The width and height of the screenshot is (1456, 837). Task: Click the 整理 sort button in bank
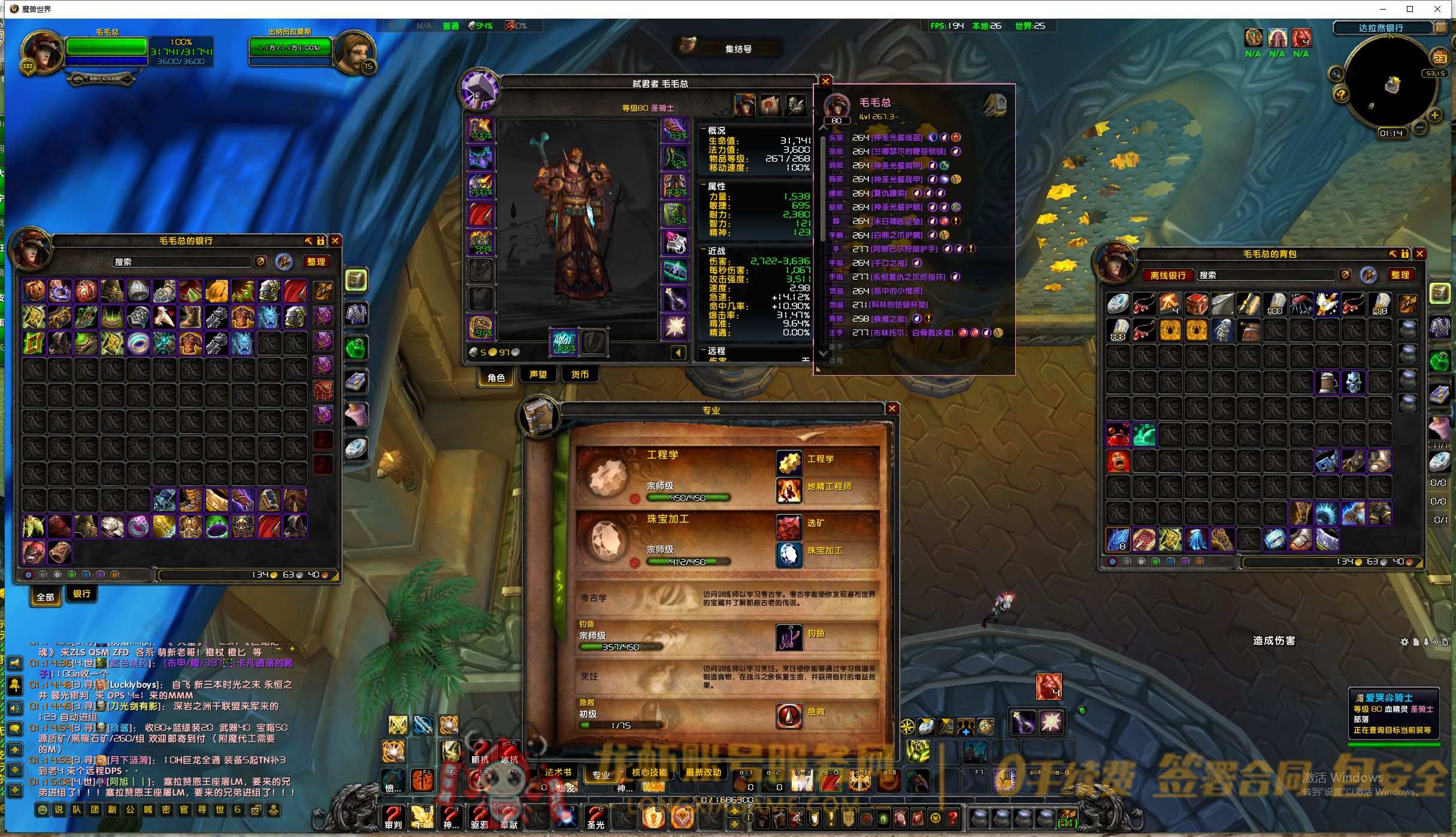pyautogui.click(x=316, y=262)
